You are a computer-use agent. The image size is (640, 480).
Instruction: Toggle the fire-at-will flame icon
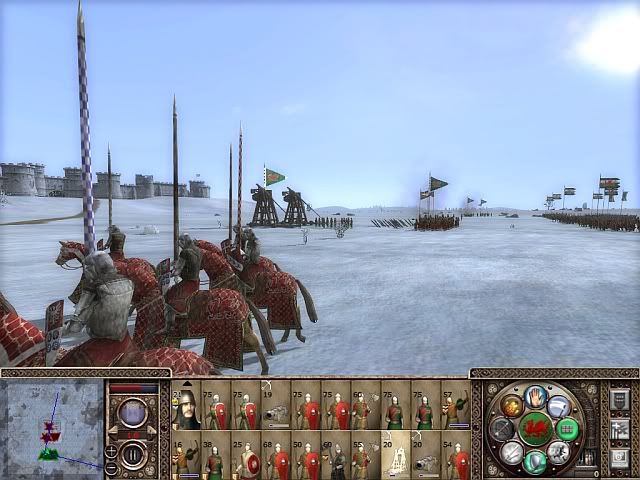click(512, 406)
